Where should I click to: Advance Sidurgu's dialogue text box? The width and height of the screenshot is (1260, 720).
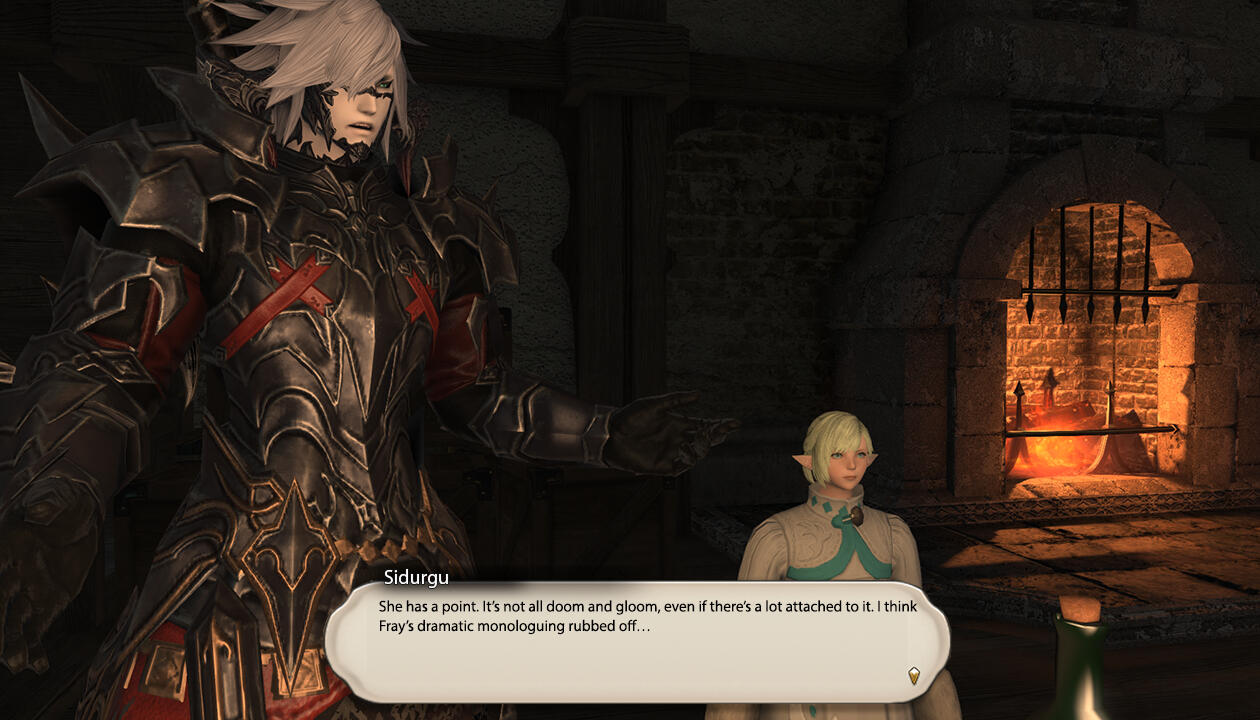[x=636, y=640]
